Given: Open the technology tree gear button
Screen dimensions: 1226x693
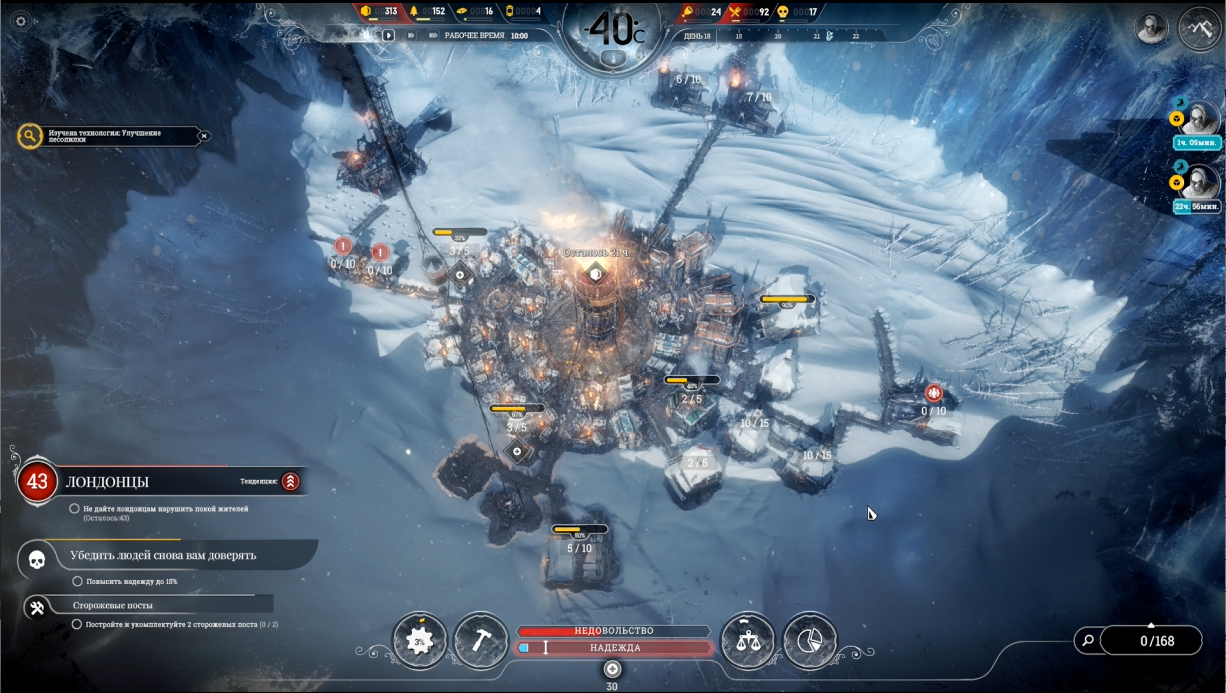Looking at the screenshot, I should tap(420, 640).
